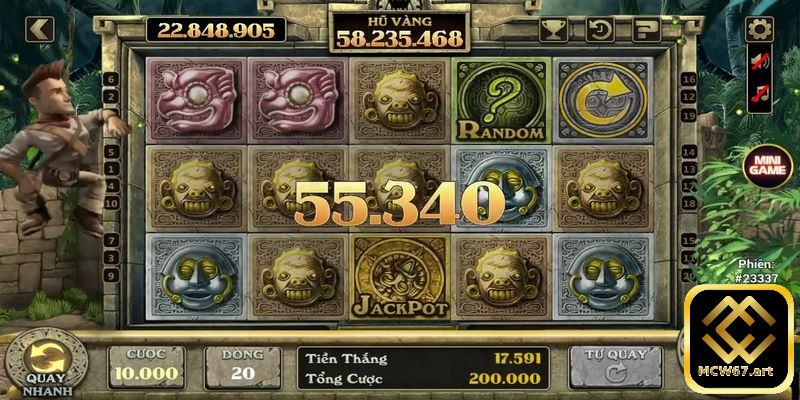Image resolution: width=800 pixels, height=400 pixels.
Task: Select payline number 16
Action: (689, 79)
